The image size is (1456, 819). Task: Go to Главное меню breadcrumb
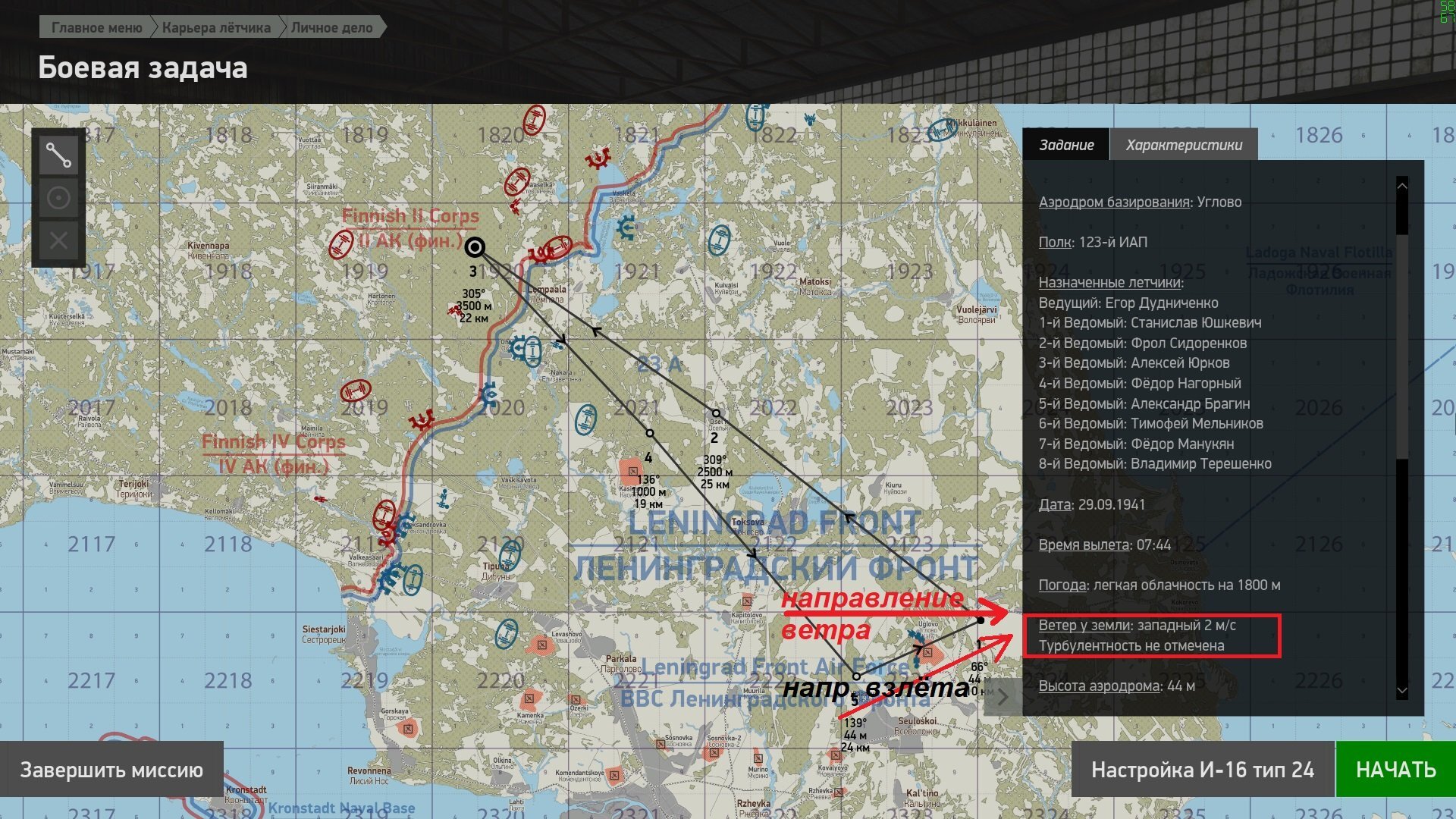tap(96, 28)
